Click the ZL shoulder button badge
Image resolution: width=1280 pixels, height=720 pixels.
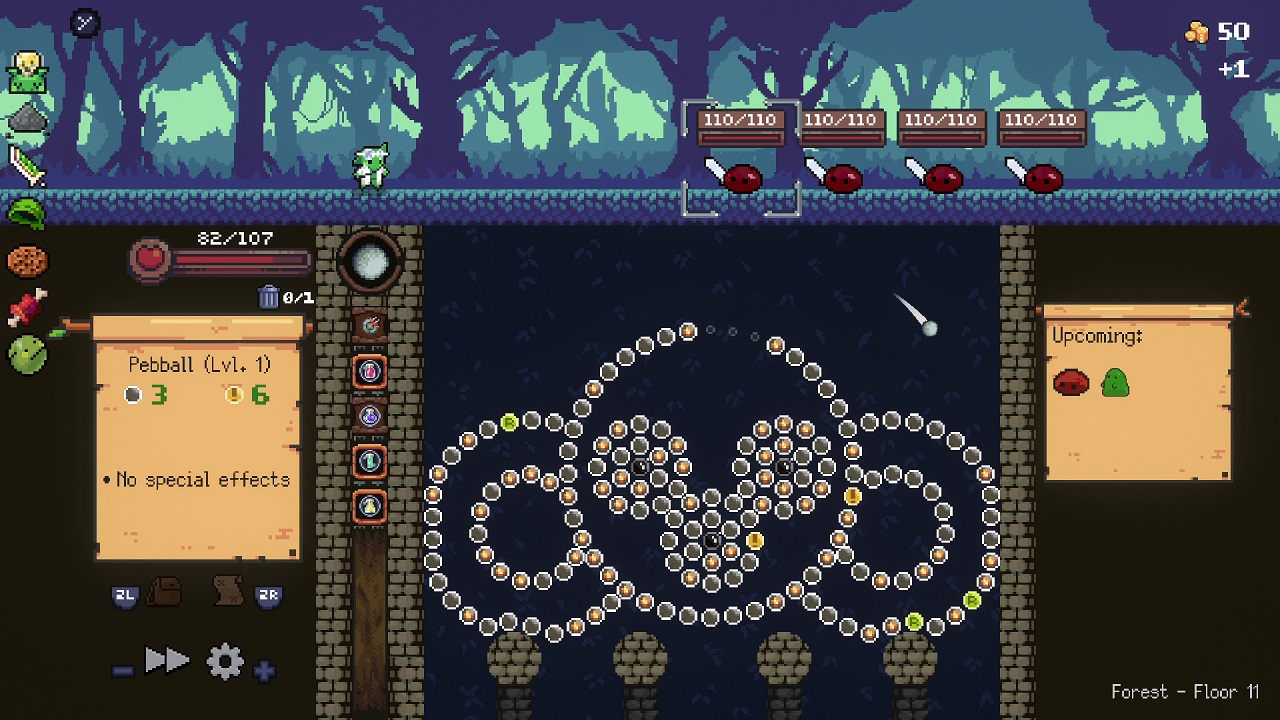coord(125,595)
